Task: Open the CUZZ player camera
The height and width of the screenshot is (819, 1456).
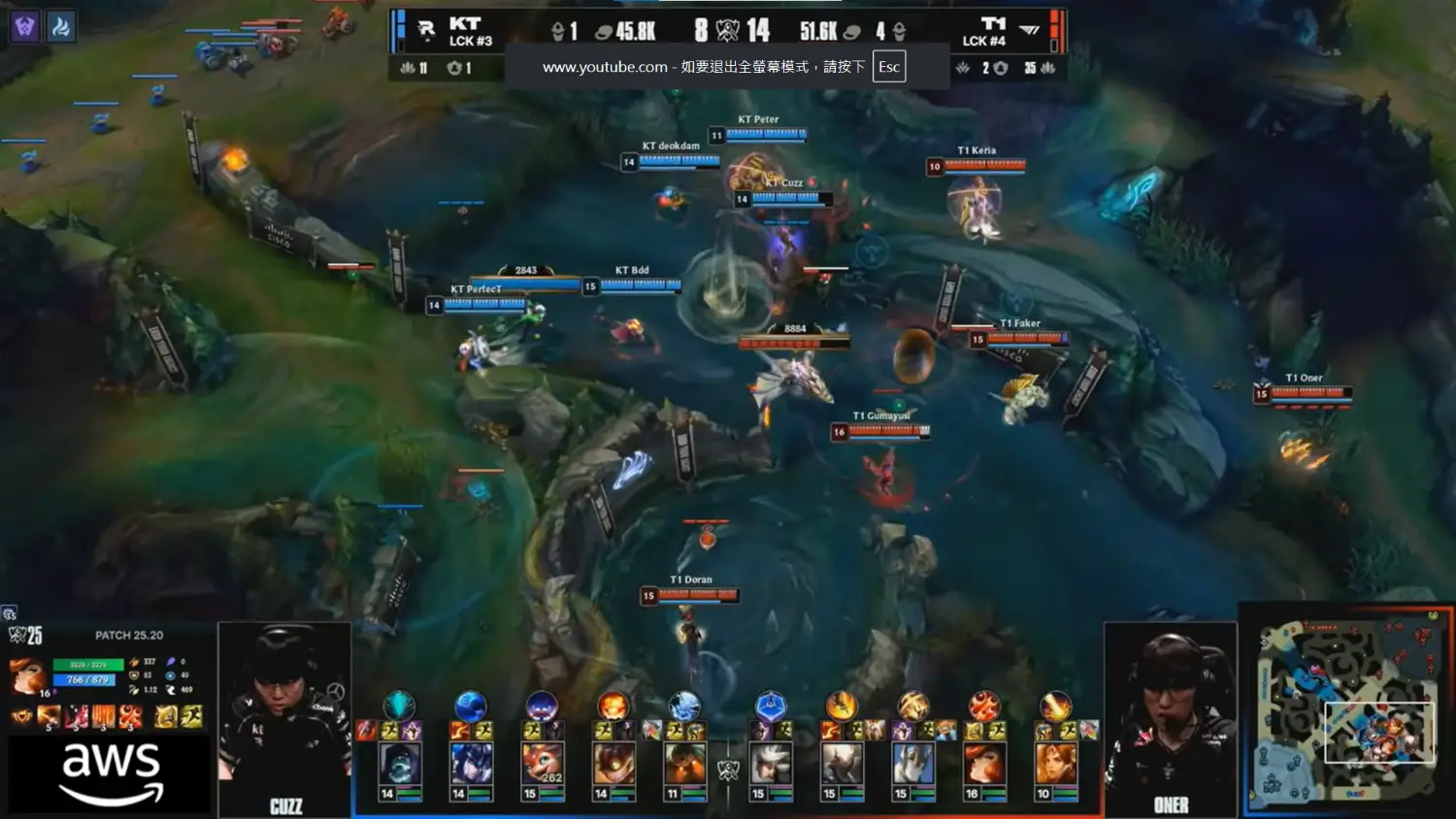Action: (x=284, y=718)
